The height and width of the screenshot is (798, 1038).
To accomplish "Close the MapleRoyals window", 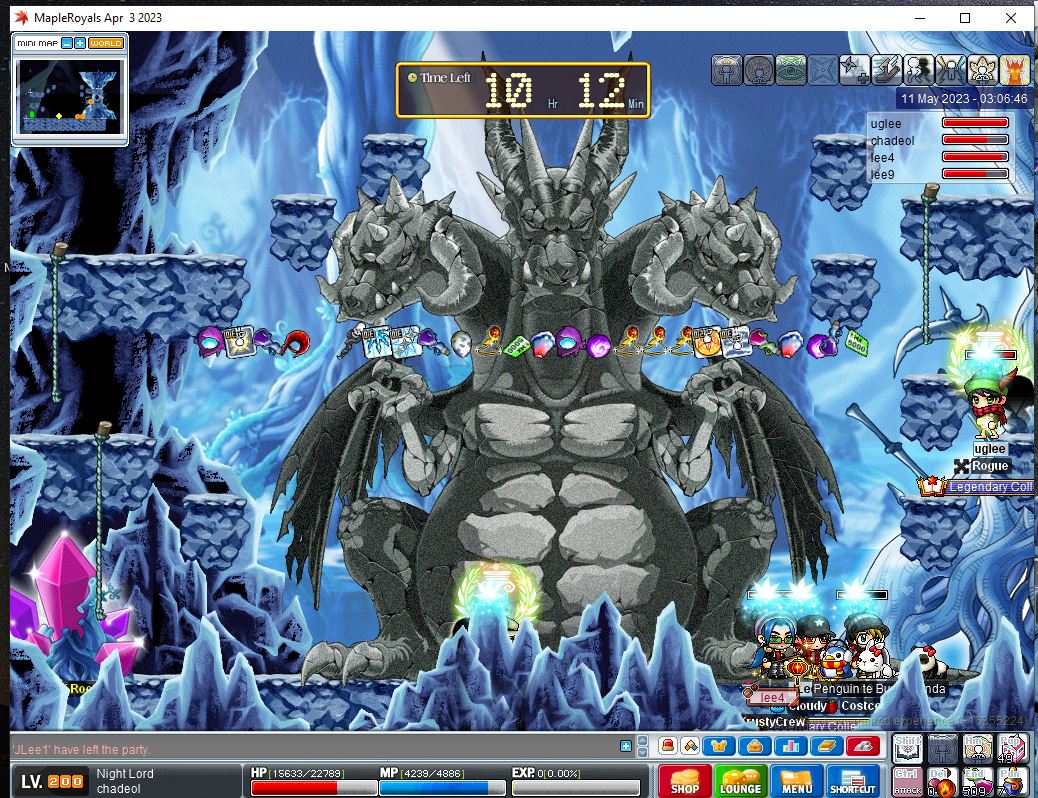I will coord(1011,18).
